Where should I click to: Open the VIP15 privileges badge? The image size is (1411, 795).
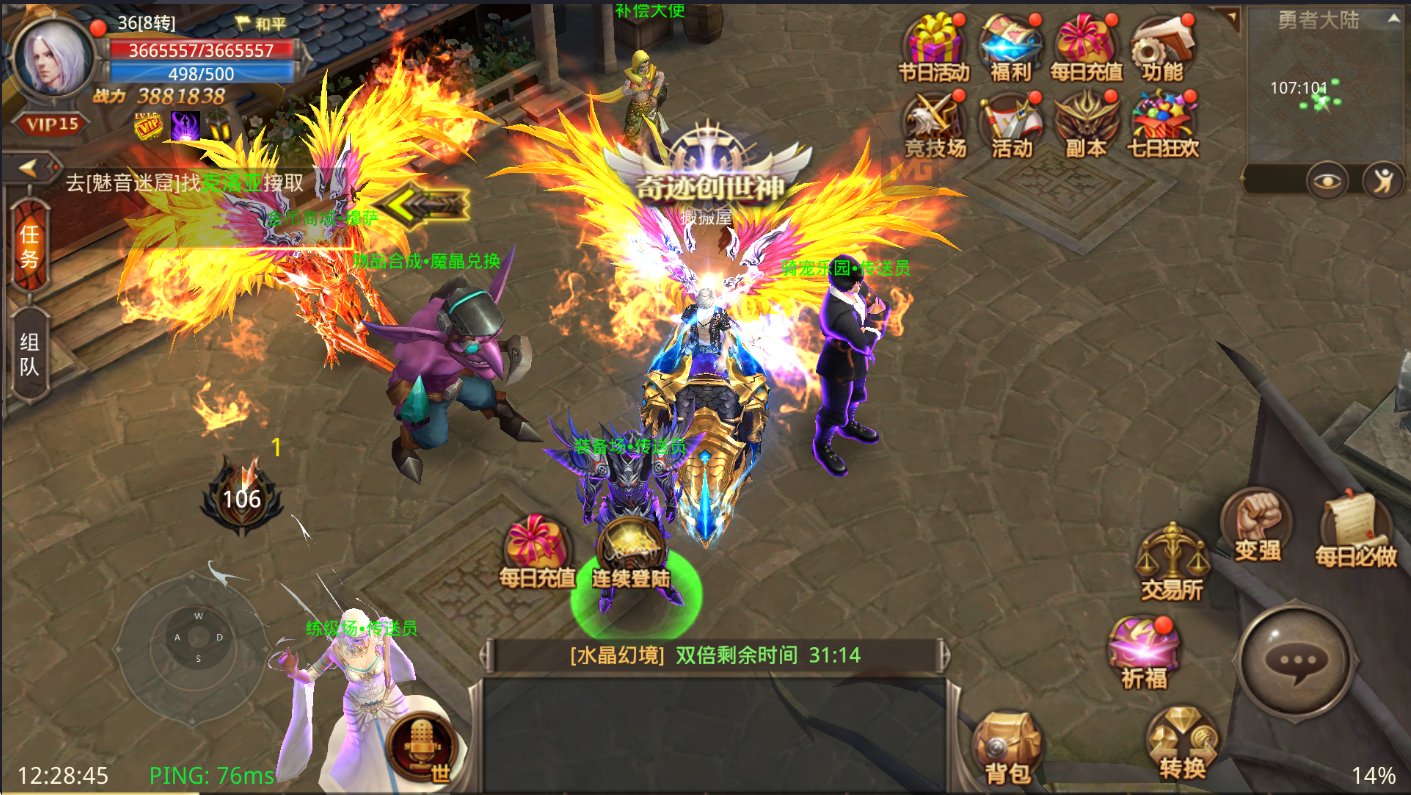coord(51,124)
